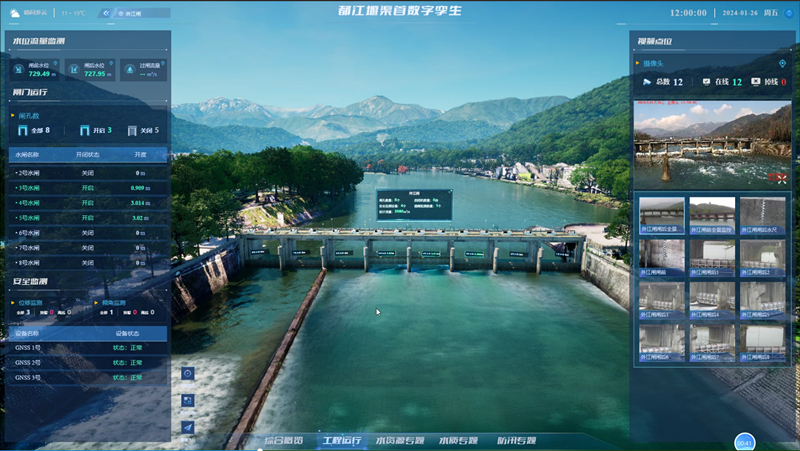Click the location pin icon in camera panel

782,64
